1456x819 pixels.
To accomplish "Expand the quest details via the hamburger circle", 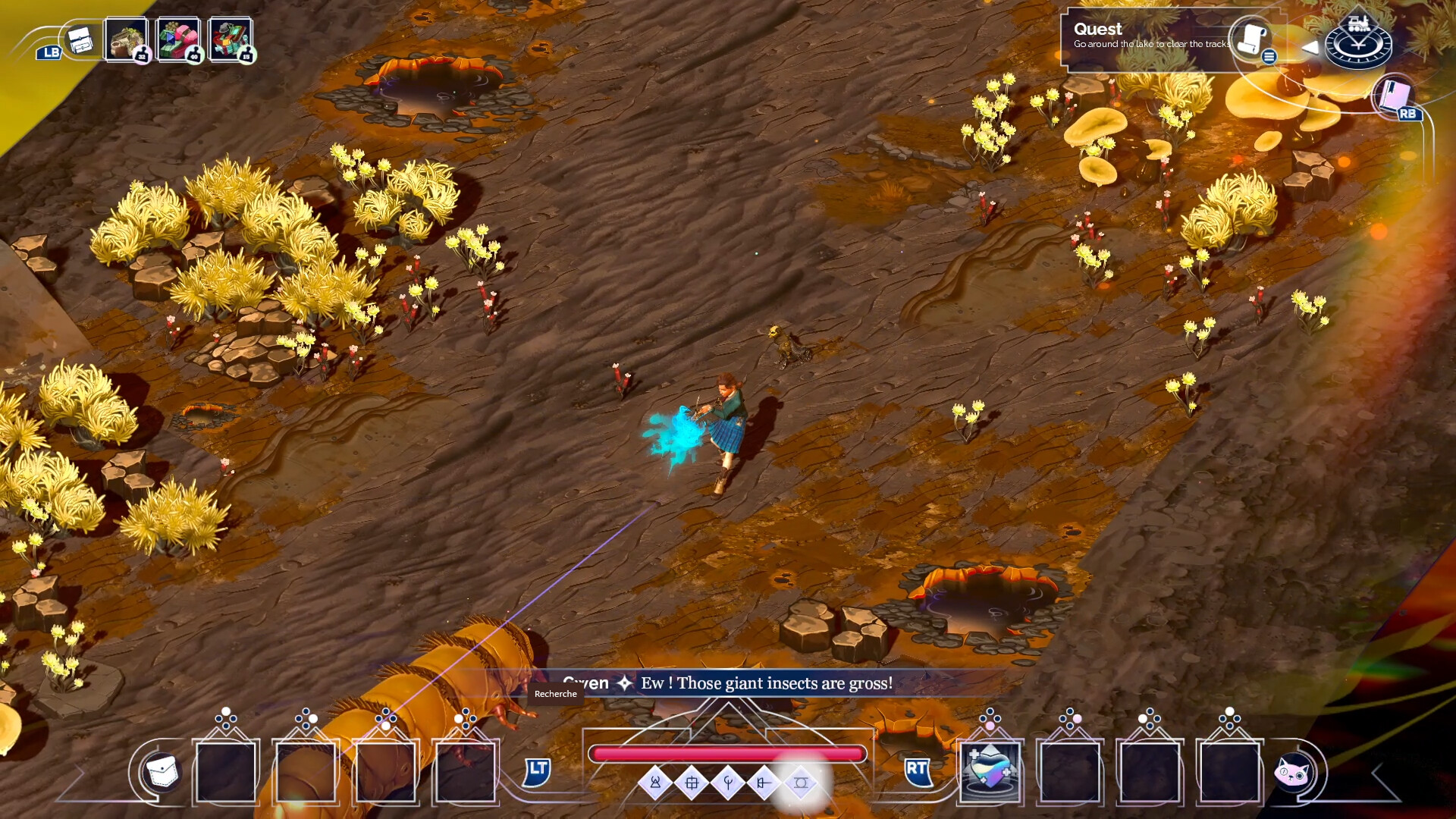I will 1269,57.
